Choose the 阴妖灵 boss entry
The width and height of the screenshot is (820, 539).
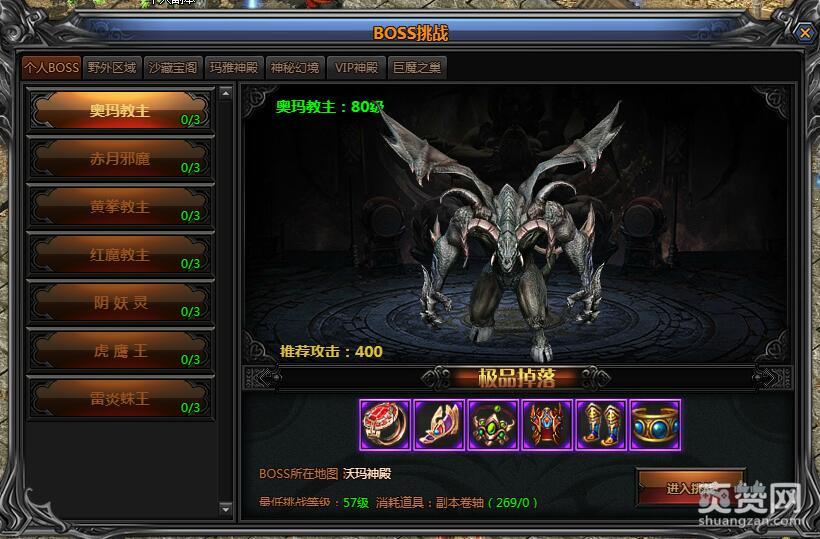tap(120, 303)
